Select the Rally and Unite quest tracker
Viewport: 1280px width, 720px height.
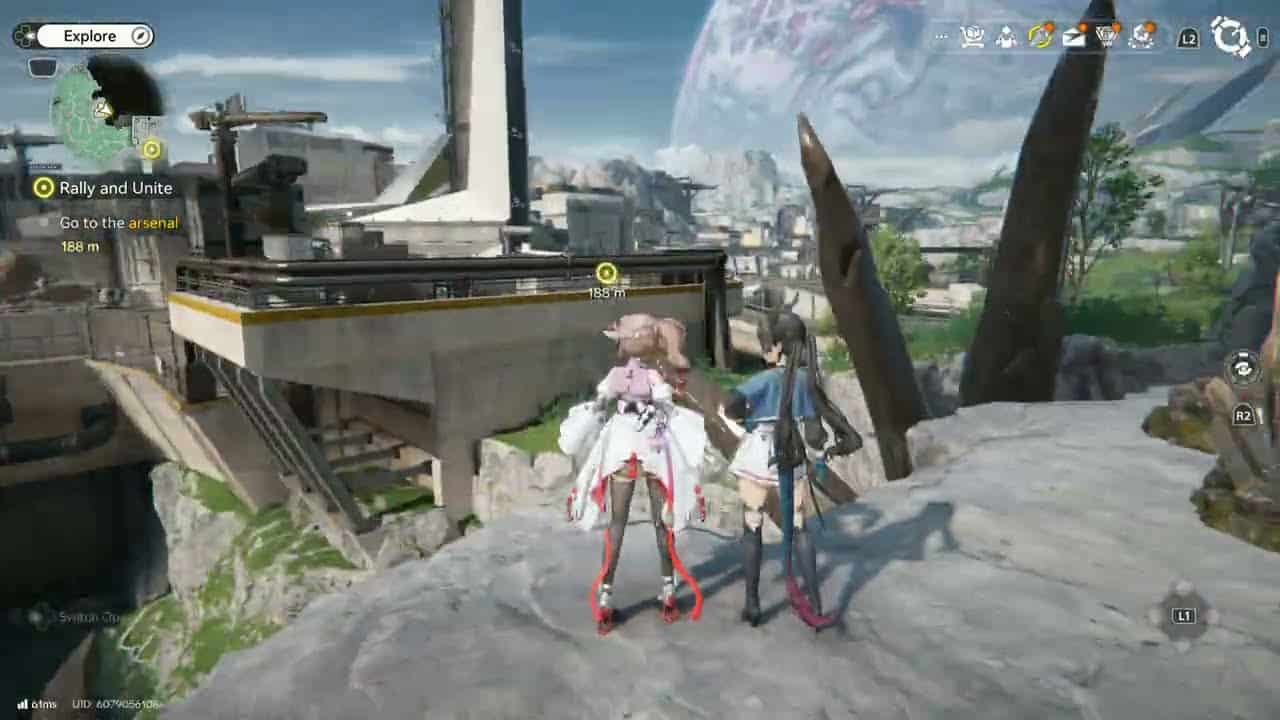coord(115,188)
